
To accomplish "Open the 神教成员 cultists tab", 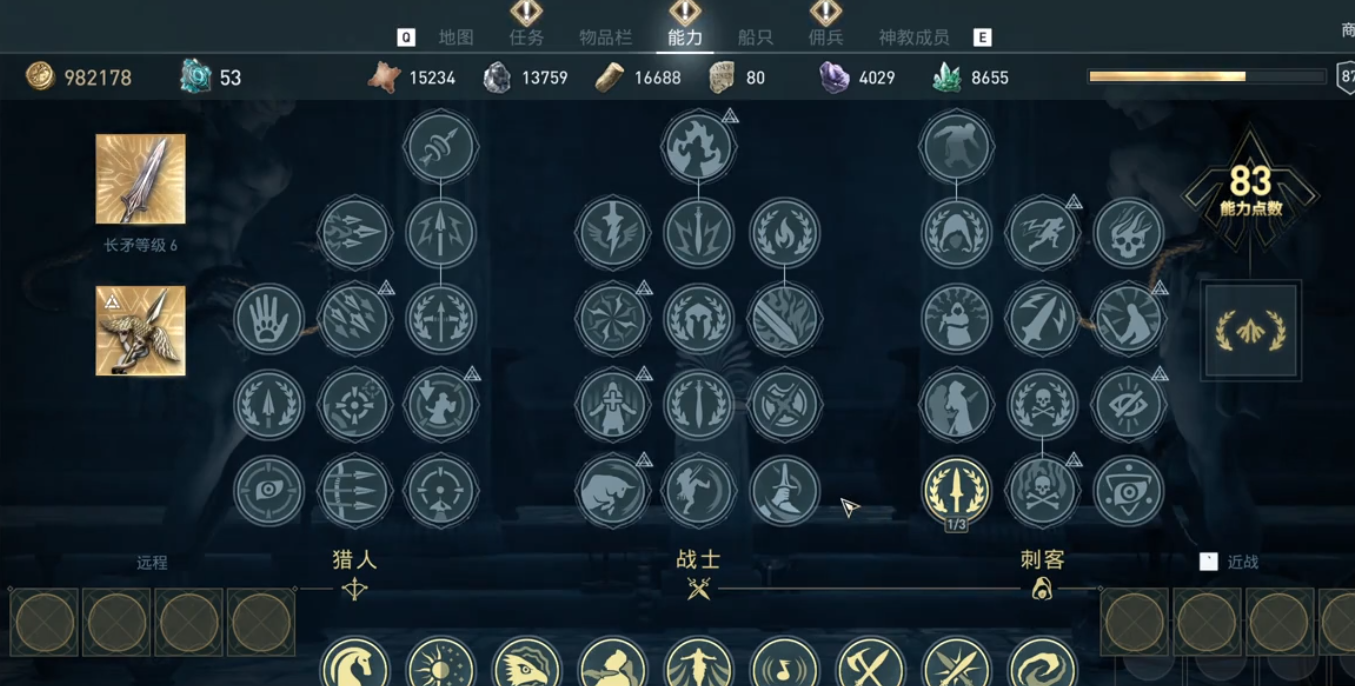I will tap(914, 38).
